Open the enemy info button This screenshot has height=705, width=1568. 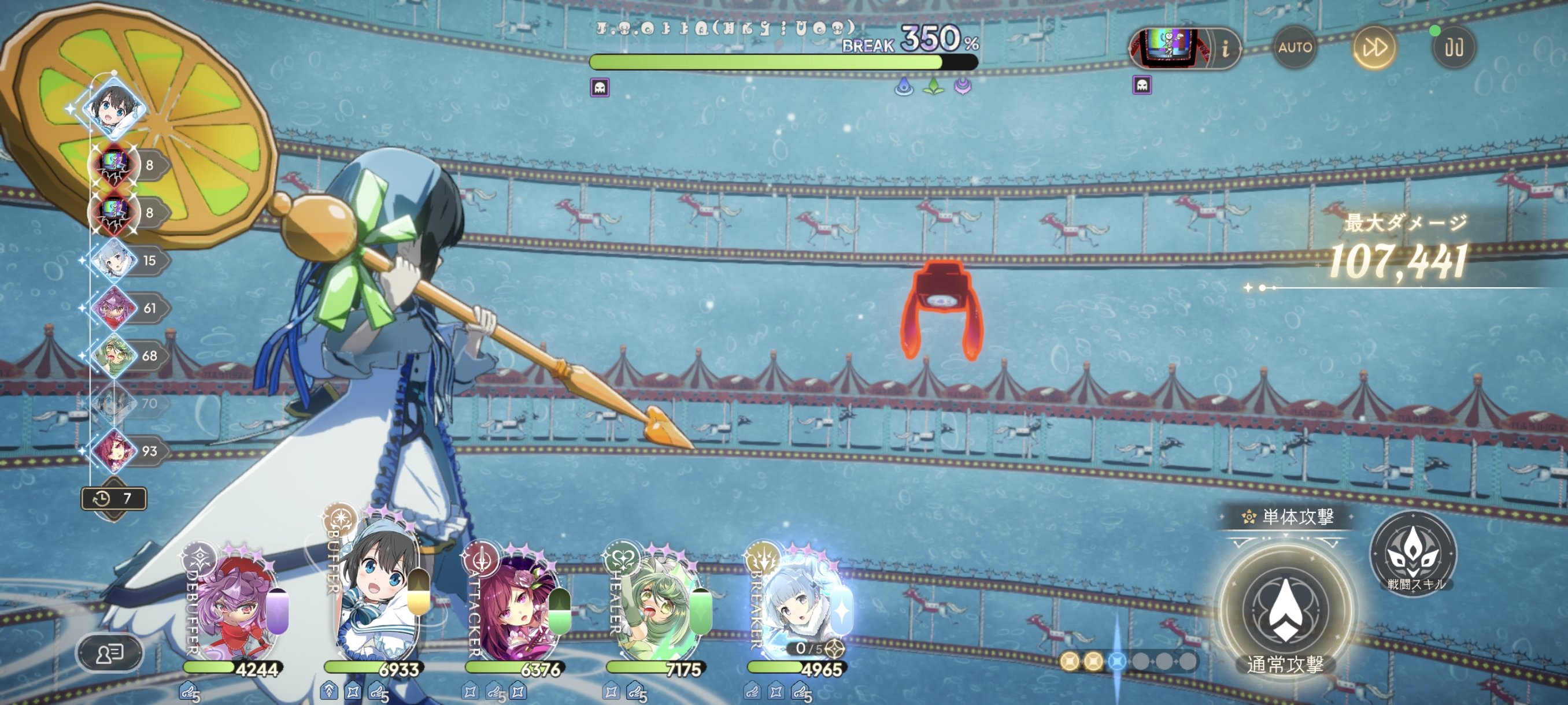tap(1225, 49)
